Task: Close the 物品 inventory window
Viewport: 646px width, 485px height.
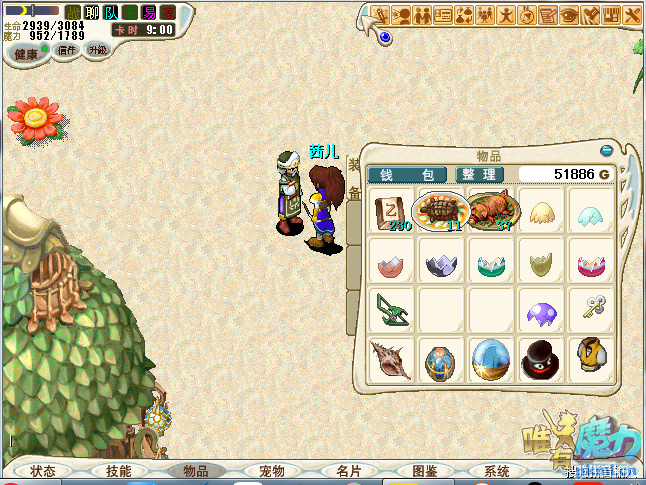Action: (x=606, y=152)
